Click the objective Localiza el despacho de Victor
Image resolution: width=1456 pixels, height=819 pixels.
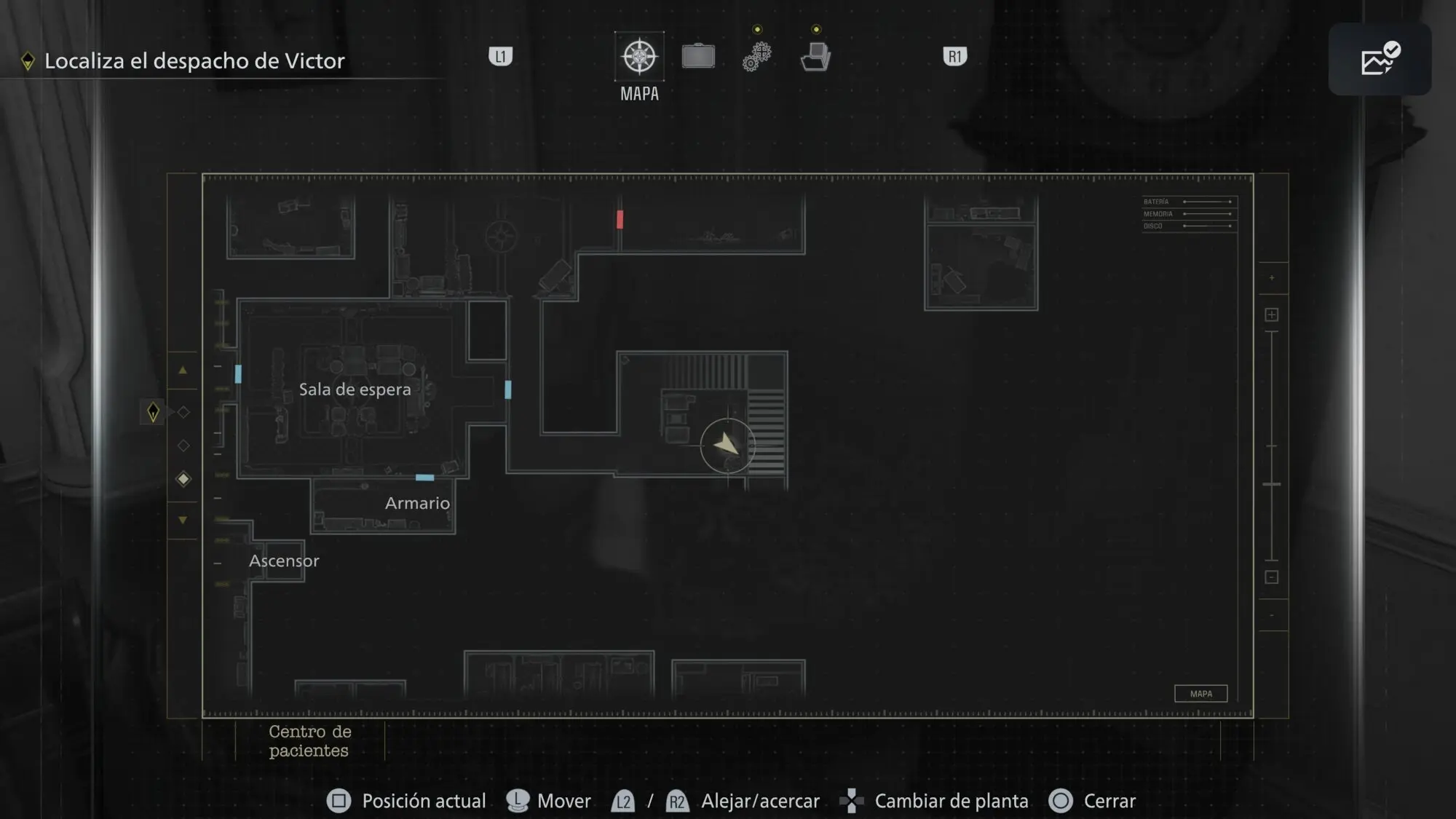tap(194, 61)
